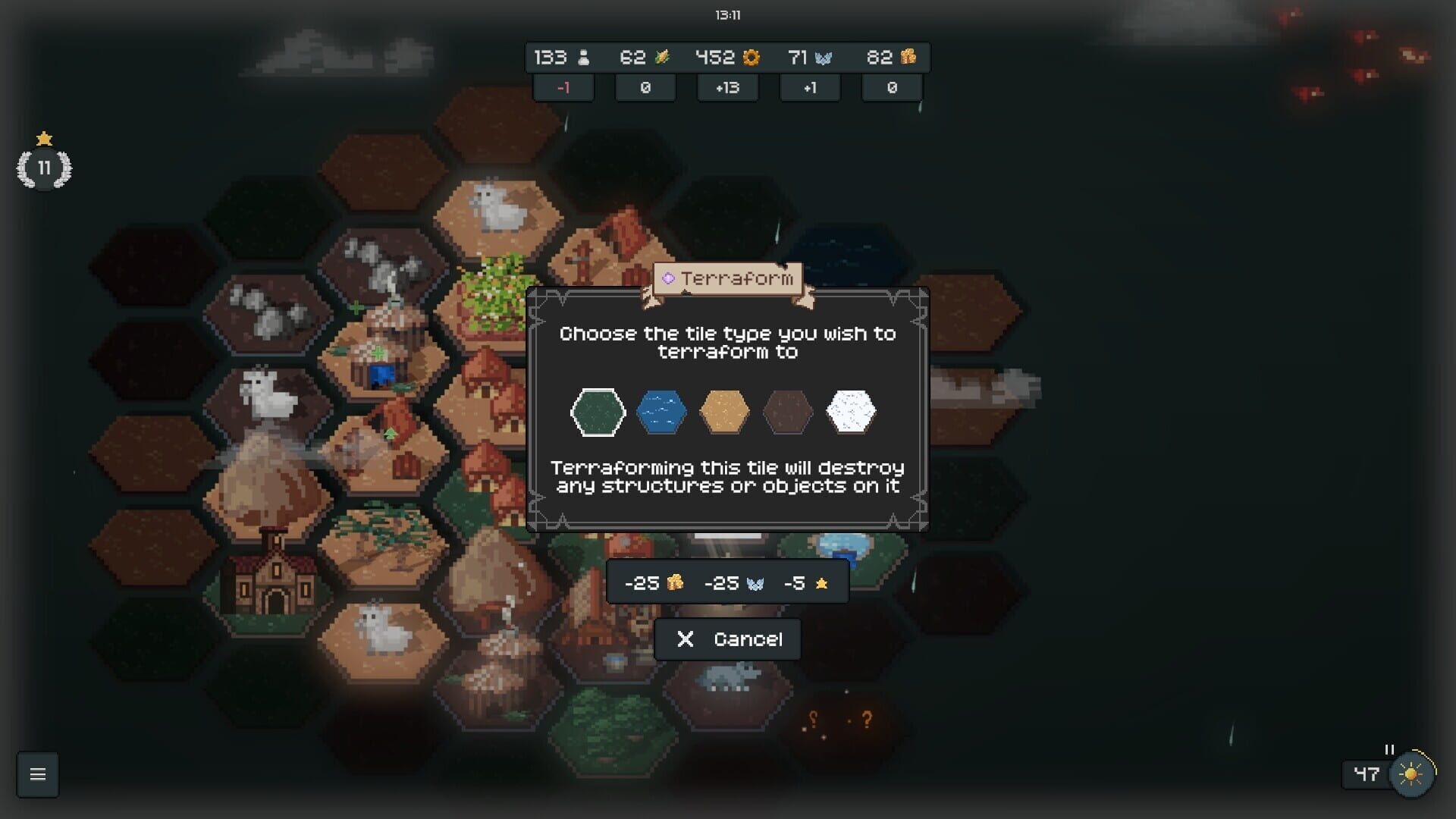Click the population figure icon
The height and width of the screenshot is (819, 1456).
click(x=582, y=58)
